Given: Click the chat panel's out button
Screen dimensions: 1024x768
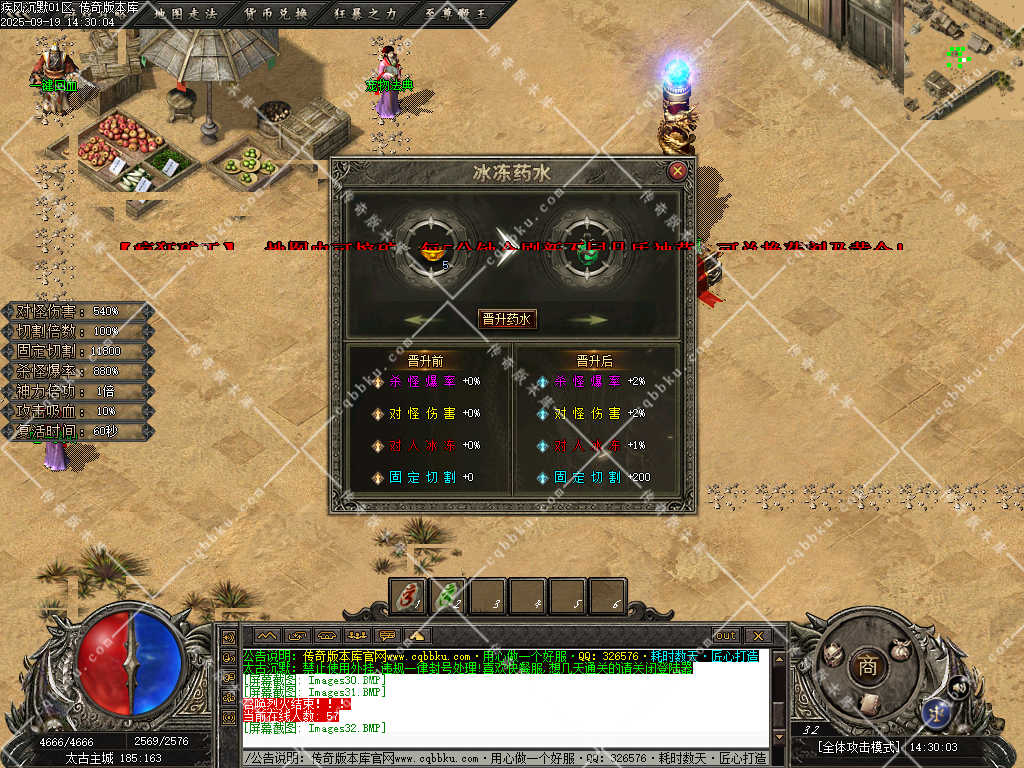Looking at the screenshot, I should pos(725,635).
